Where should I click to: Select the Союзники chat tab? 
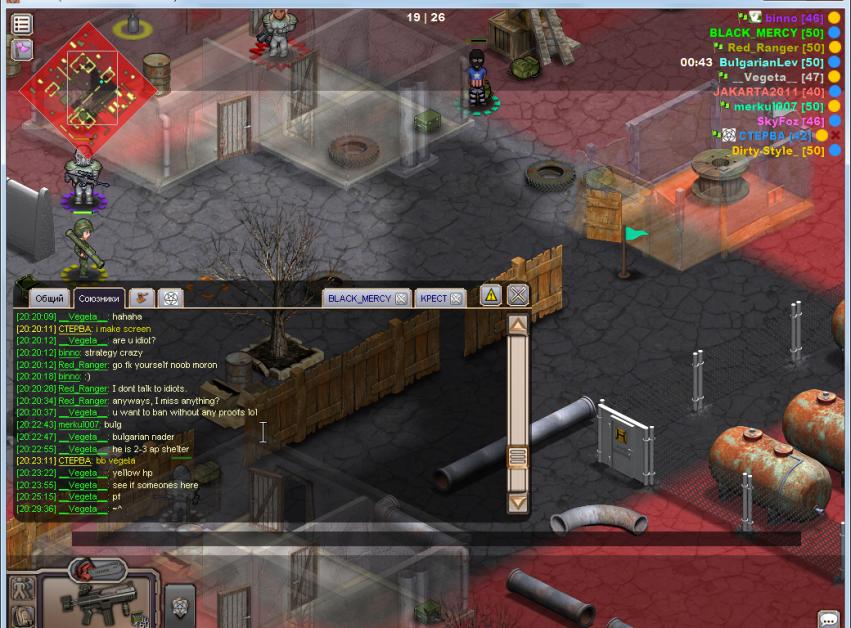(99, 298)
